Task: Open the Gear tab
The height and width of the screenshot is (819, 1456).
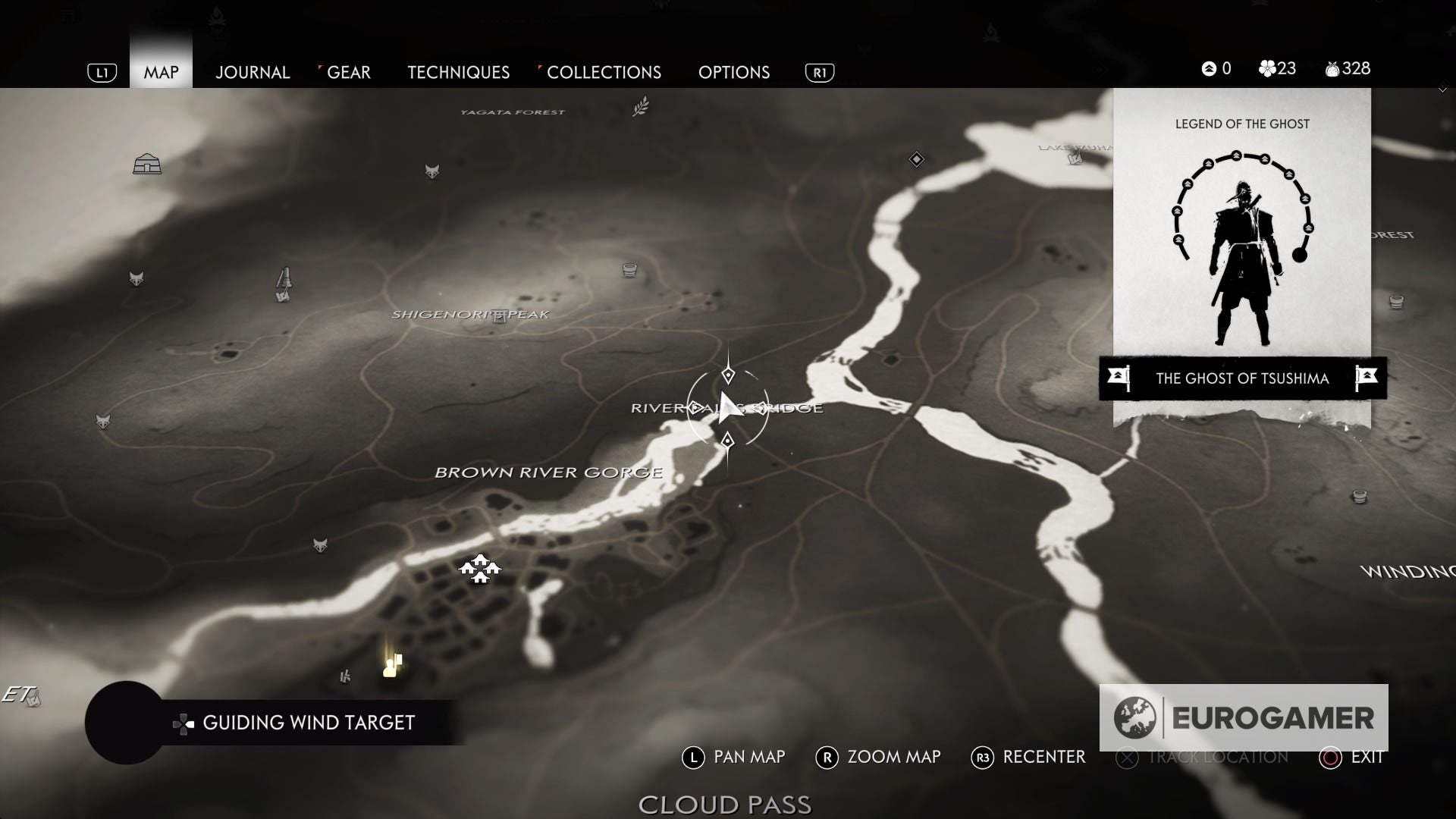Action: (x=348, y=72)
